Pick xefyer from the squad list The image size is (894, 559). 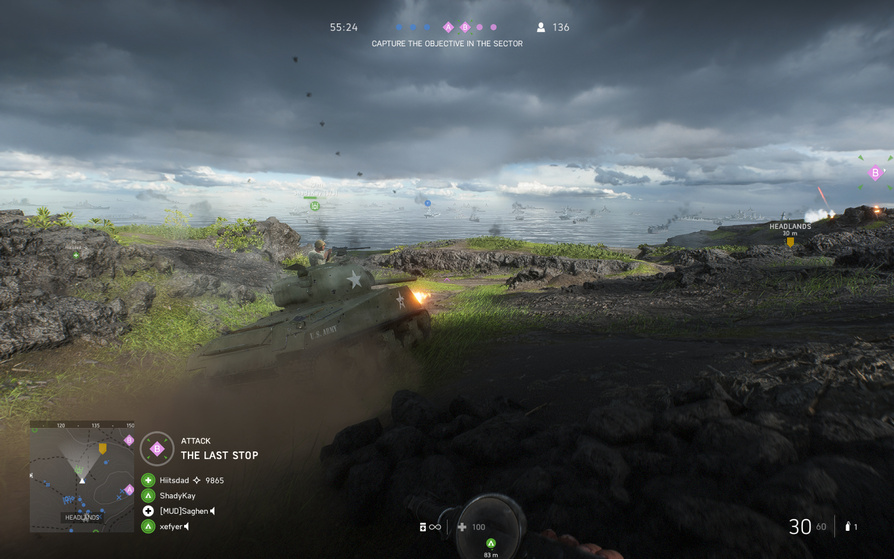point(171,526)
